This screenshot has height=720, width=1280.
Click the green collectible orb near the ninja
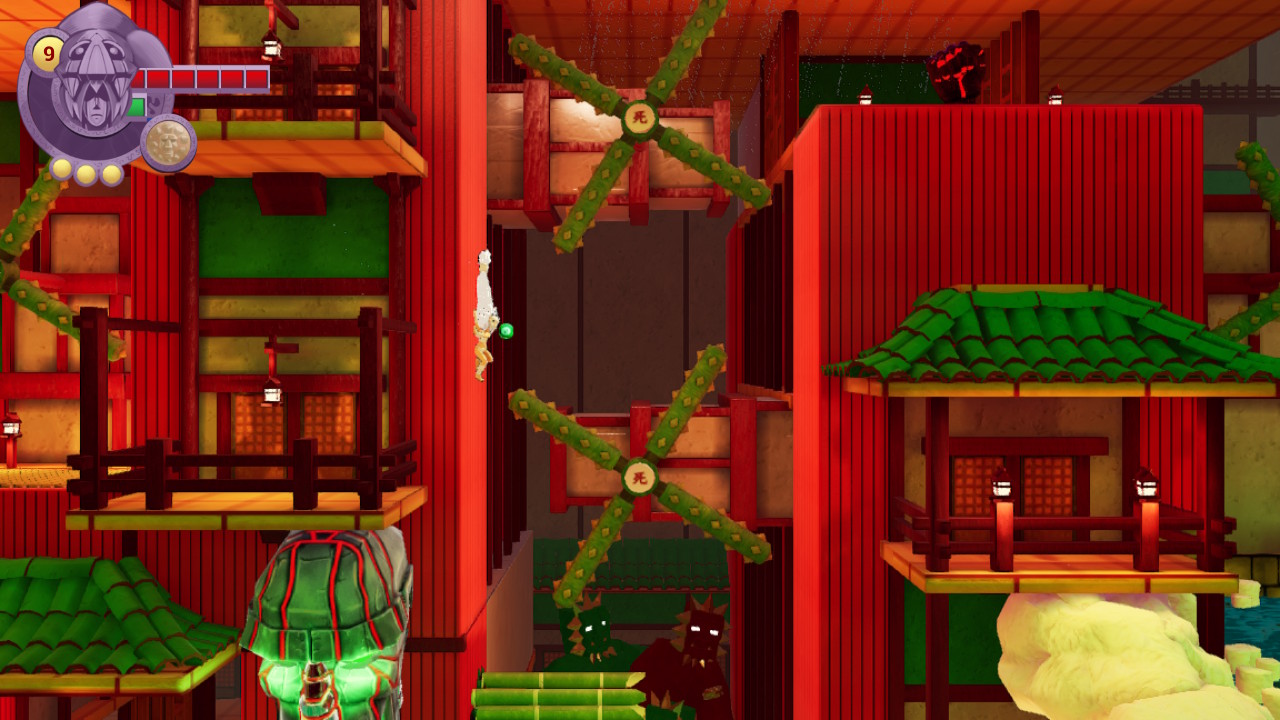508,330
